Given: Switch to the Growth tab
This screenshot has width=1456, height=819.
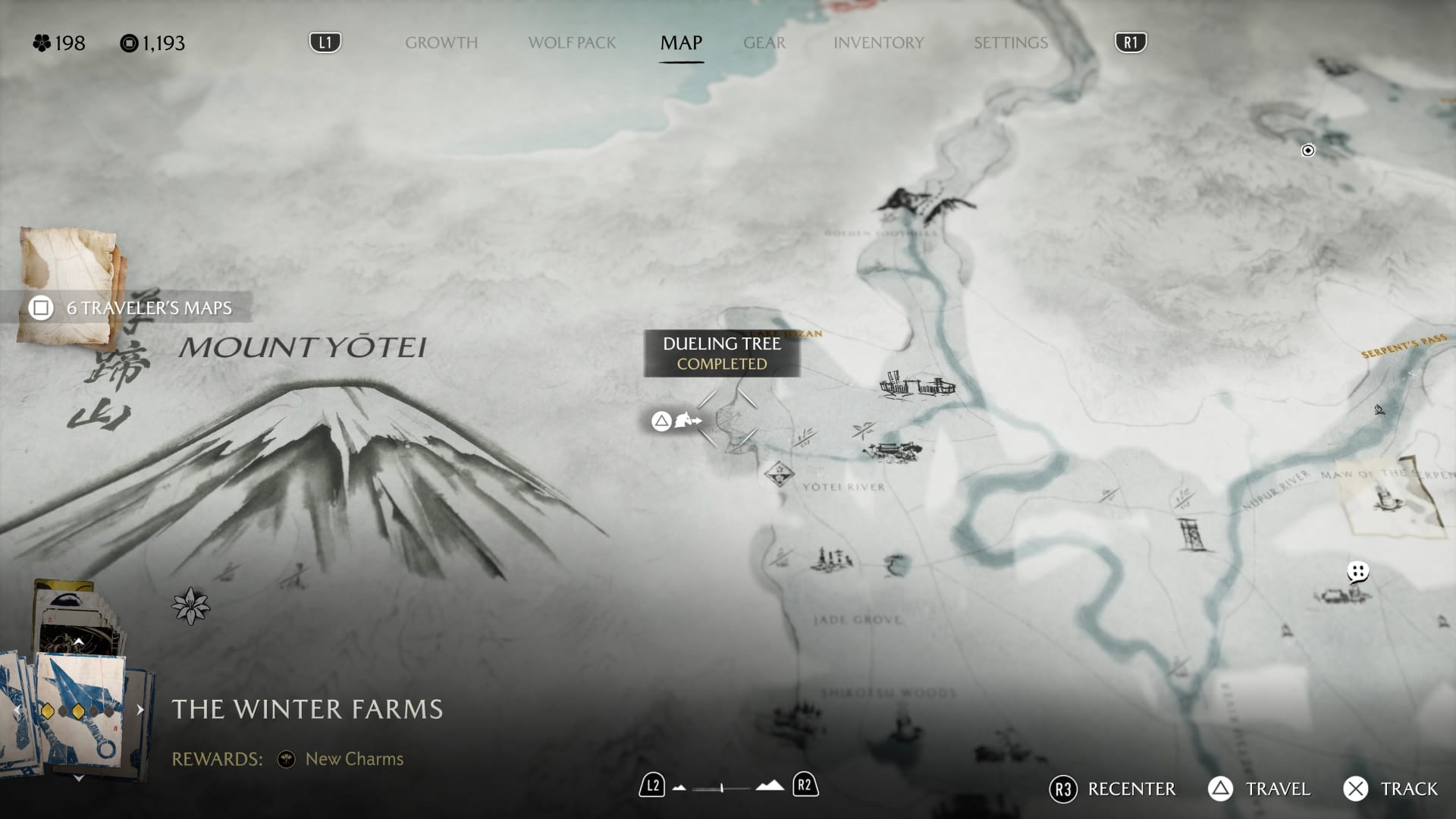Looking at the screenshot, I should tap(441, 43).
